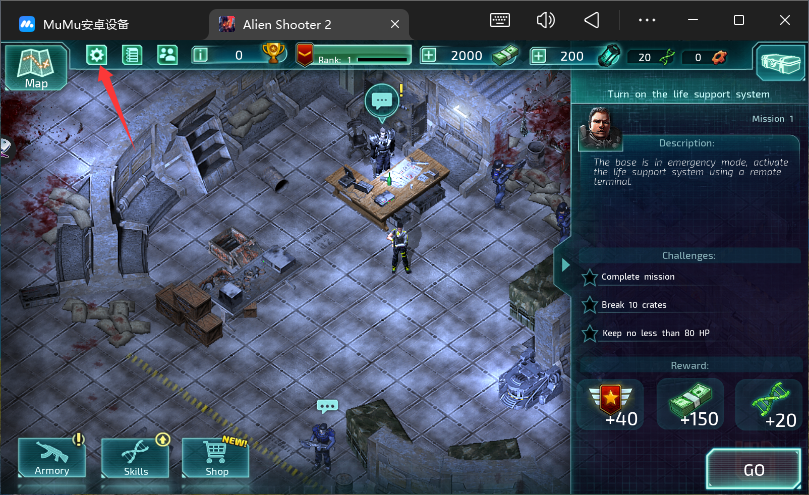Maximize the MuMu emulator window

pos(739,20)
